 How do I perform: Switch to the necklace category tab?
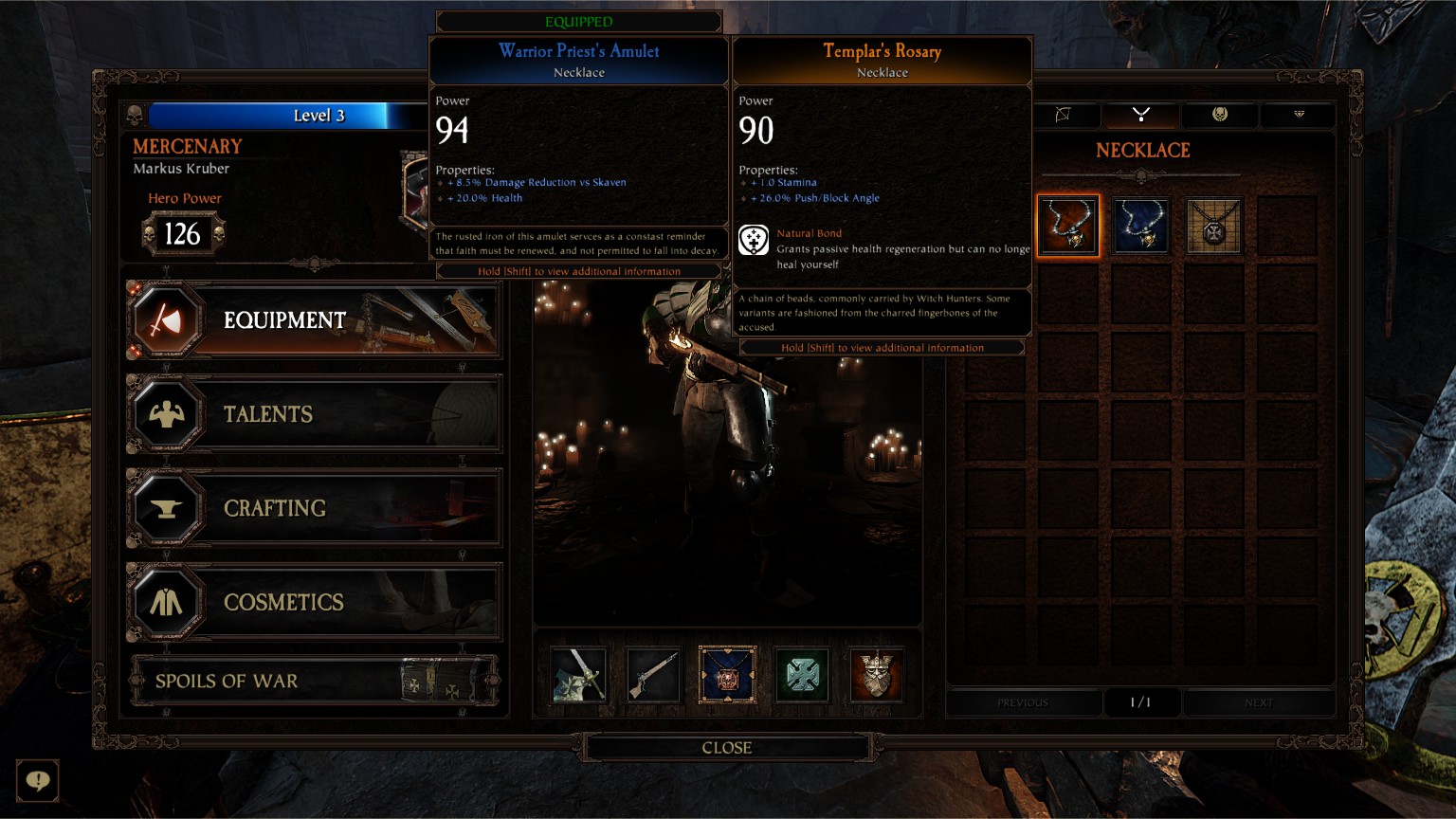coord(1141,115)
